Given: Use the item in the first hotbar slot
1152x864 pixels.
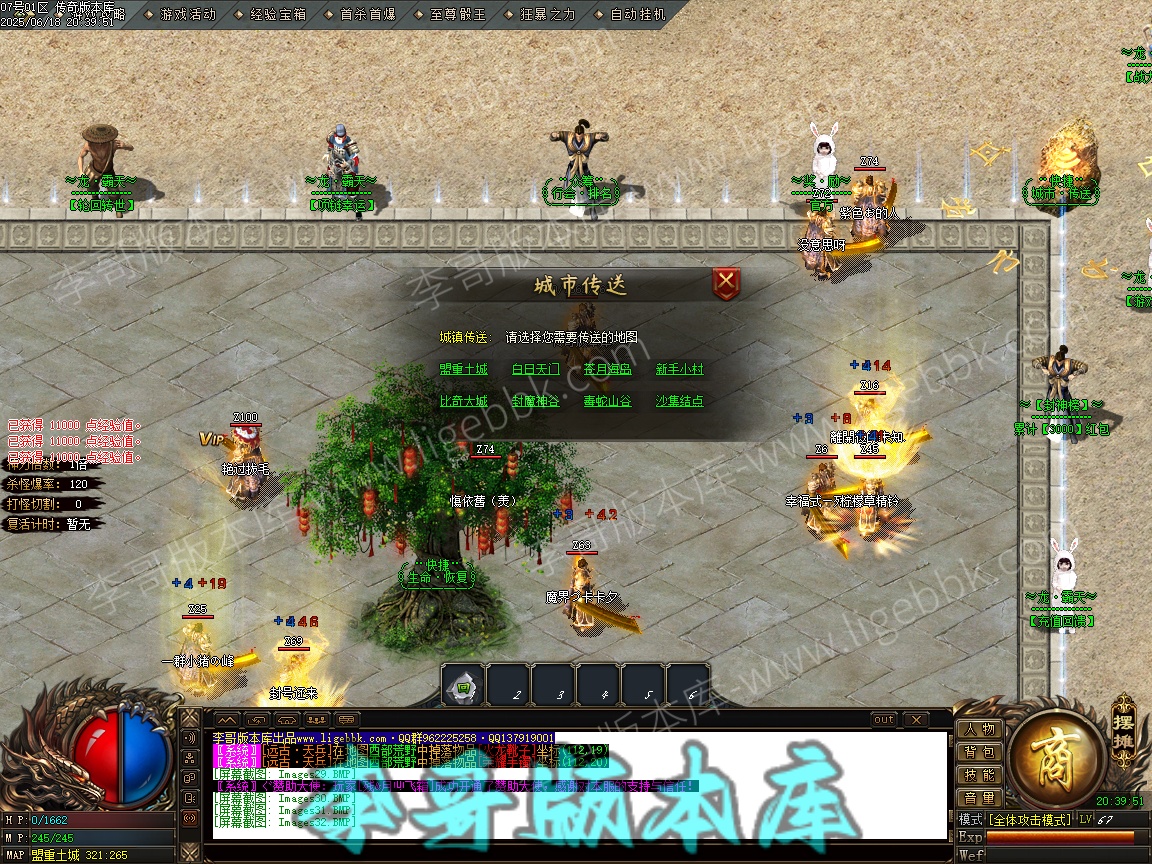Looking at the screenshot, I should coord(463,687).
